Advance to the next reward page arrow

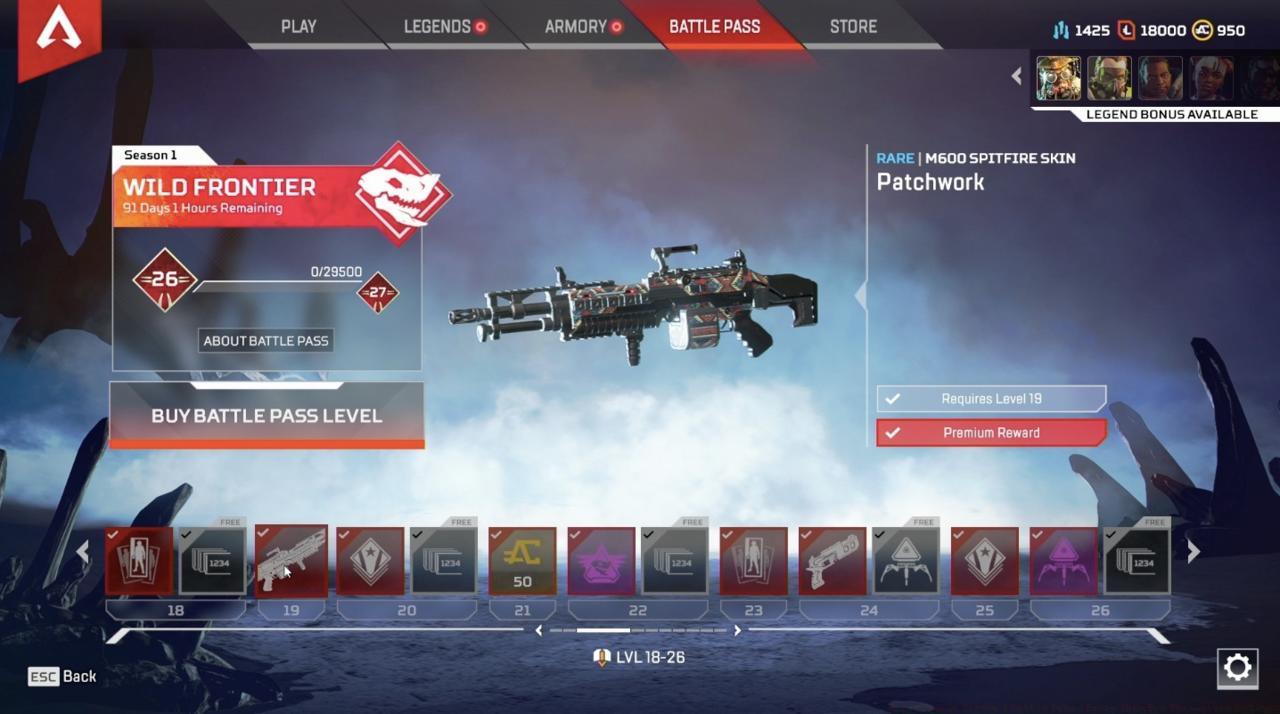click(738, 630)
